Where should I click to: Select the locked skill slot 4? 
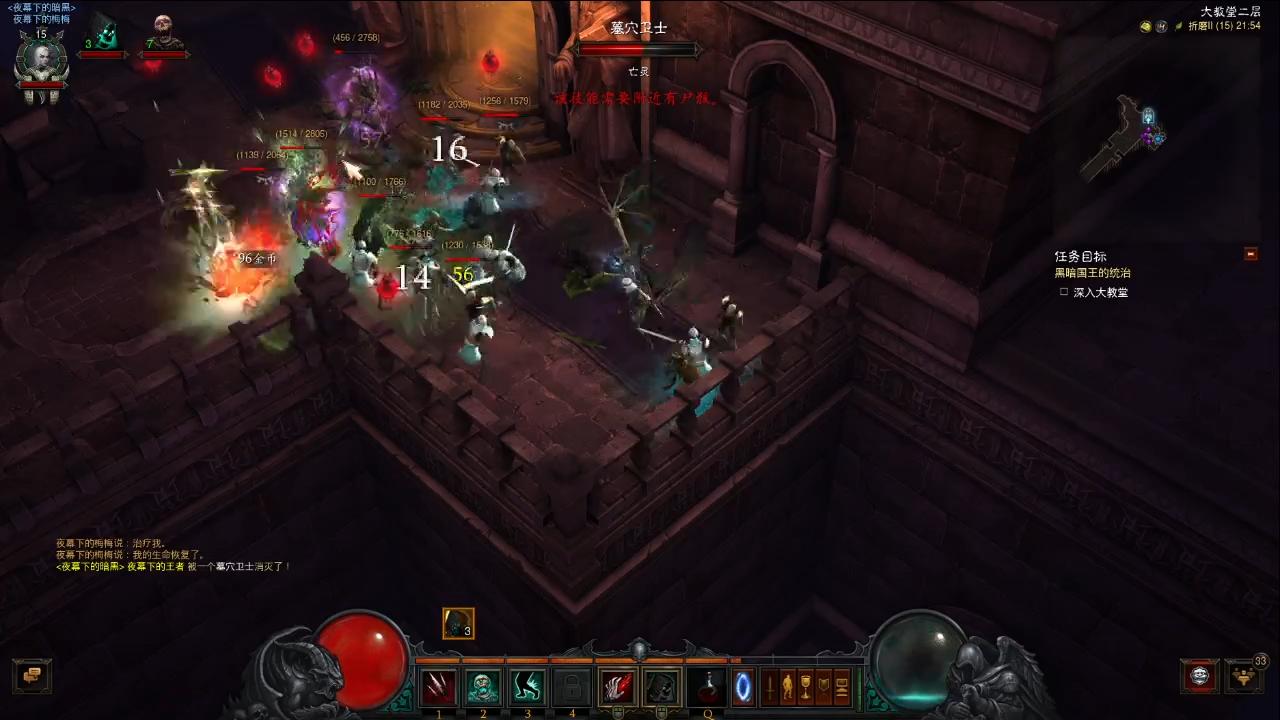pos(571,687)
